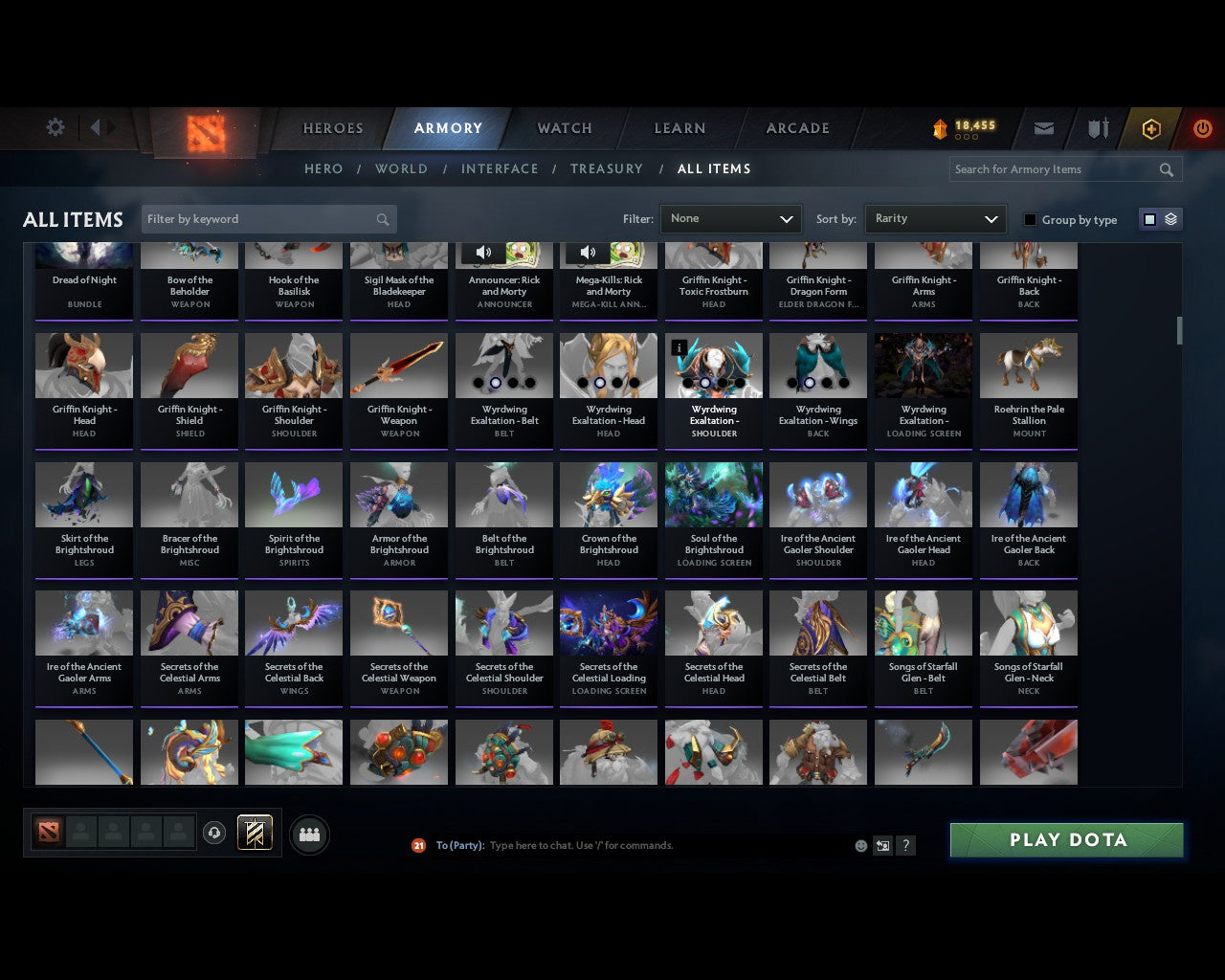Switch to the Heroes tab
Screen dimensions: 1225x980
(x=332, y=127)
